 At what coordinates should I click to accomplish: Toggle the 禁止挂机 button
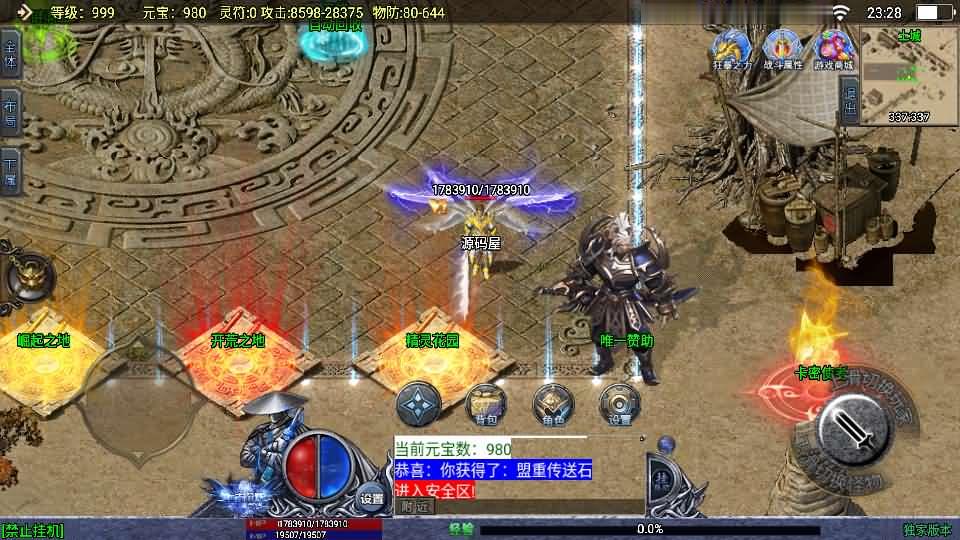[33, 530]
